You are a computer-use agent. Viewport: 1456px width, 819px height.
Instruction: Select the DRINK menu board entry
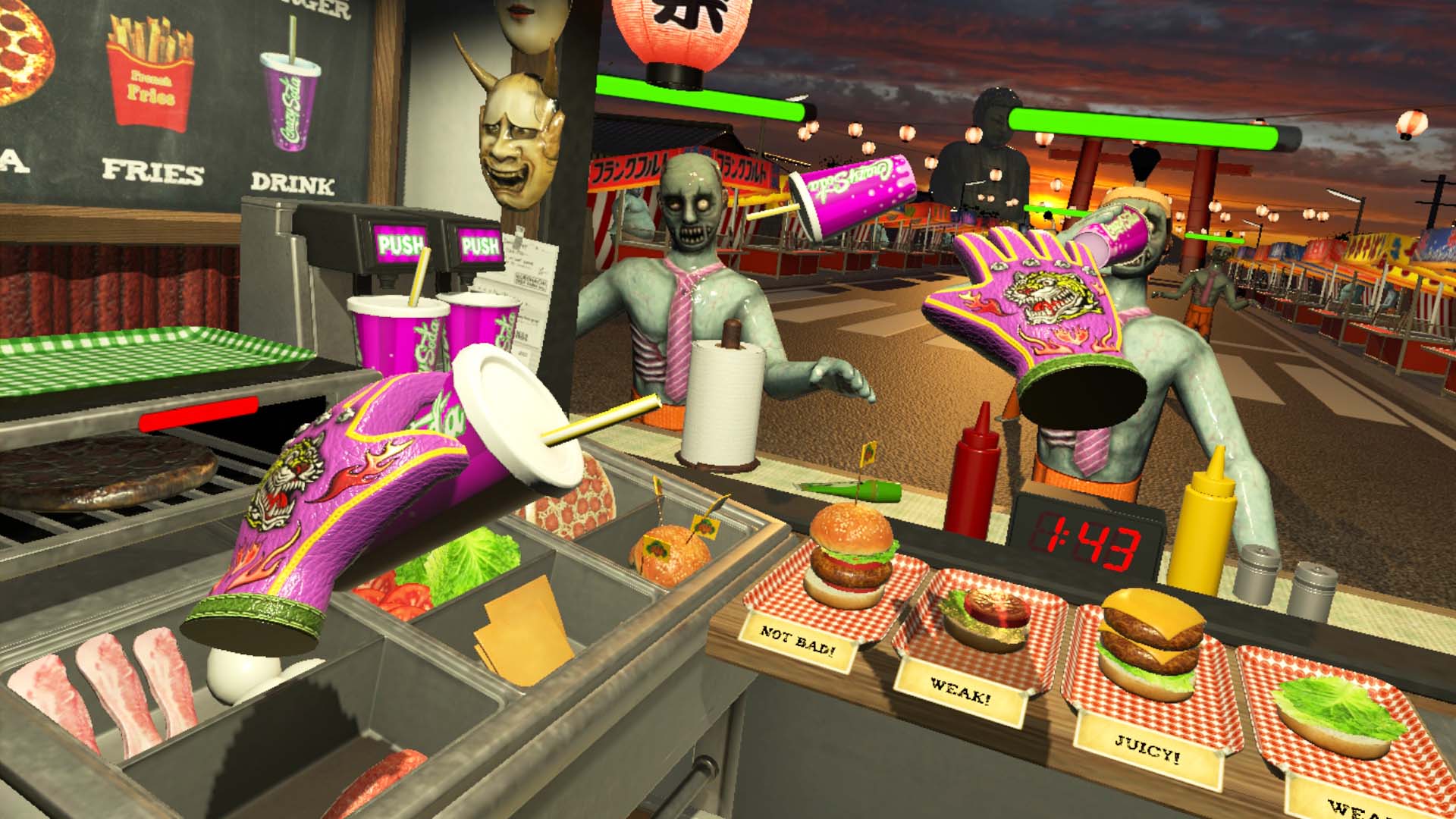292,182
